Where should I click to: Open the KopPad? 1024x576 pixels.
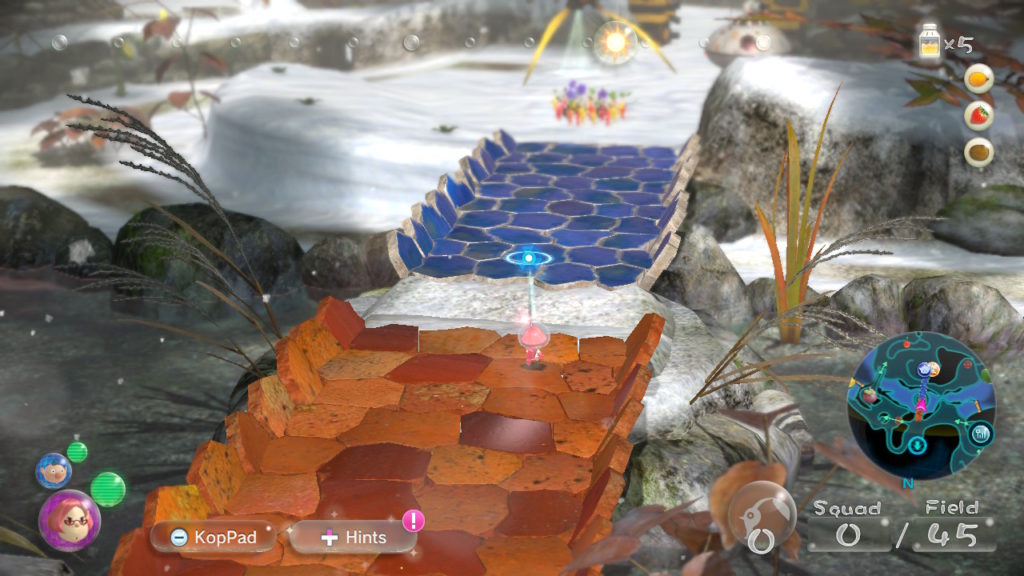tap(212, 537)
